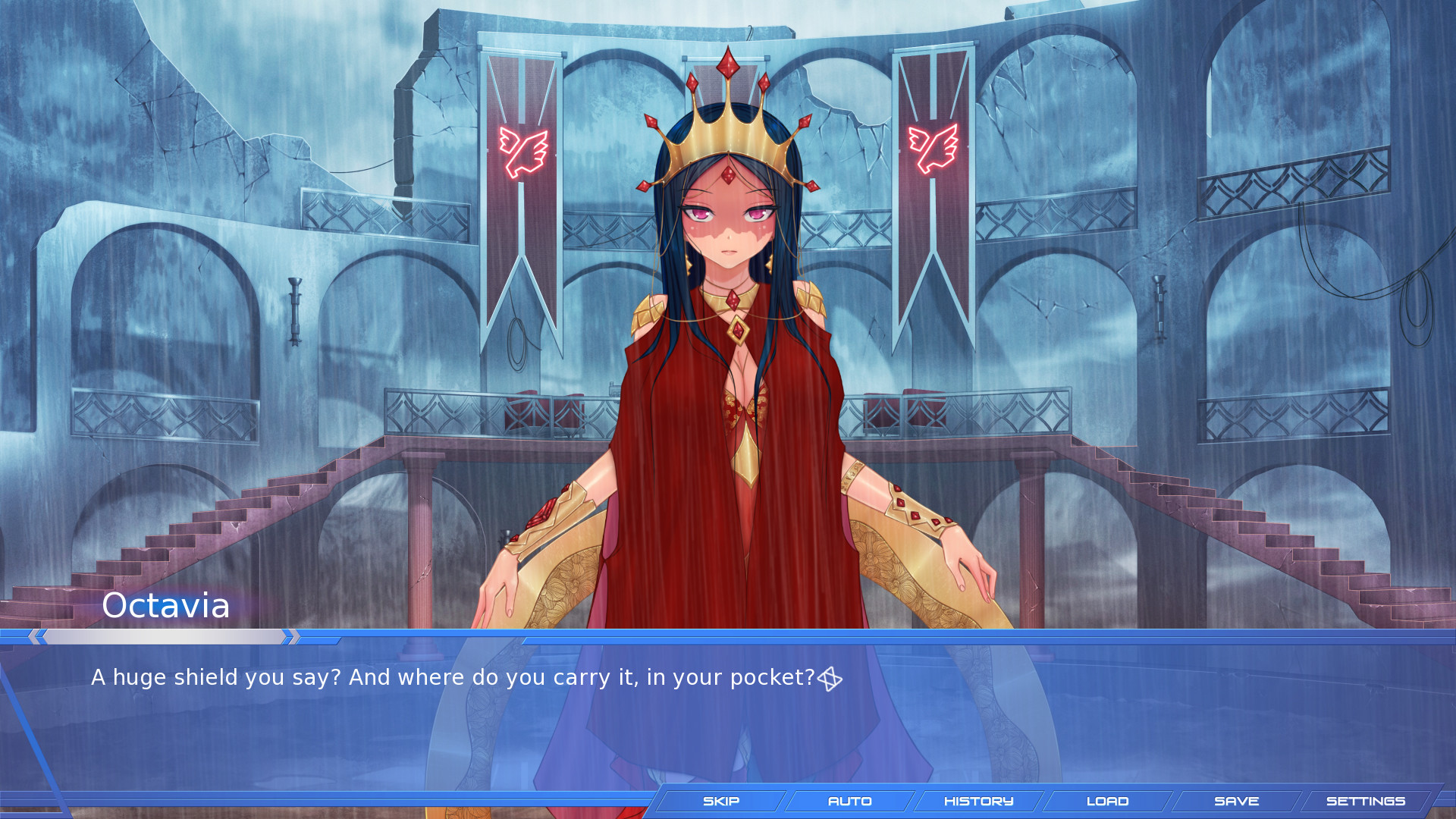Click the LOAD function on the menu bar
The width and height of the screenshot is (1456, 819).
coord(1107,801)
